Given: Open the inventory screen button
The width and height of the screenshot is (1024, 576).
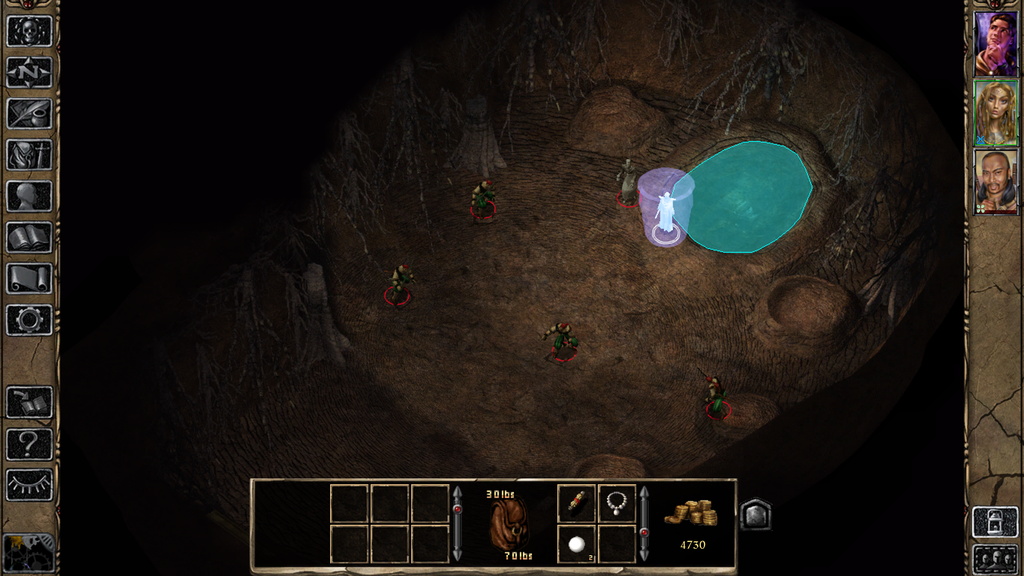Looking at the screenshot, I should [x=29, y=154].
